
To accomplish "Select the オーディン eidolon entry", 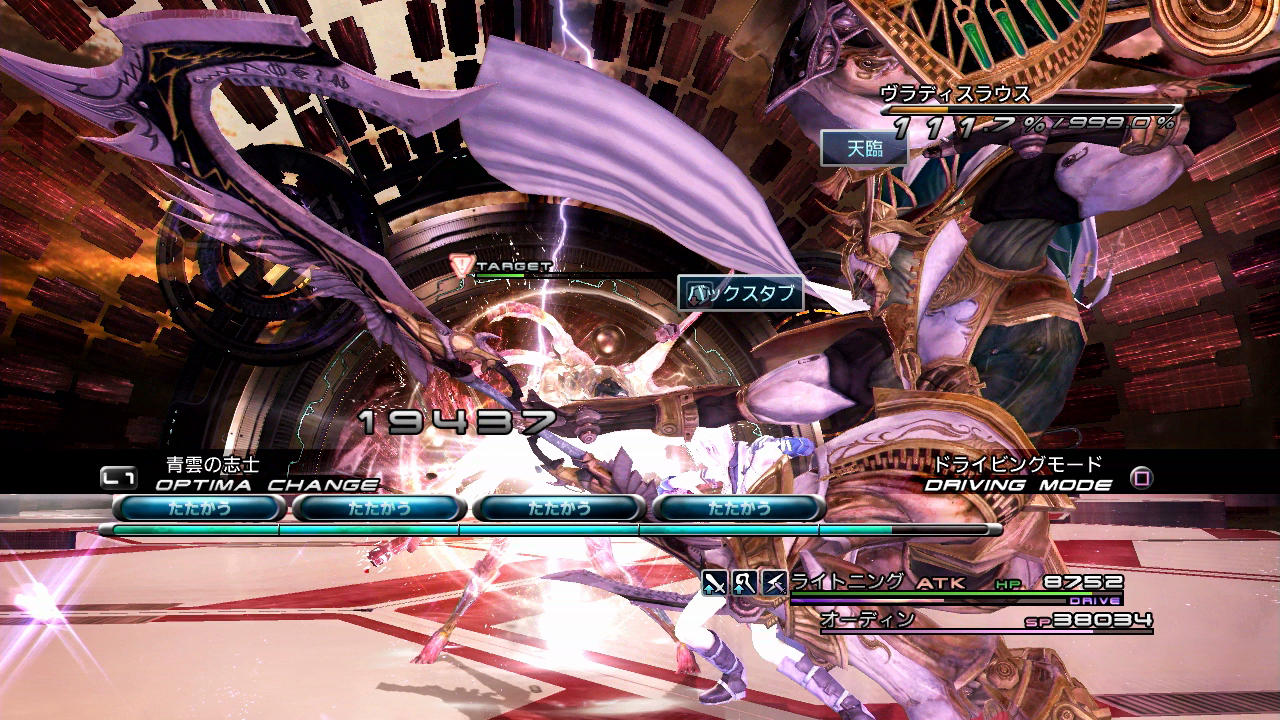I will click(x=867, y=620).
